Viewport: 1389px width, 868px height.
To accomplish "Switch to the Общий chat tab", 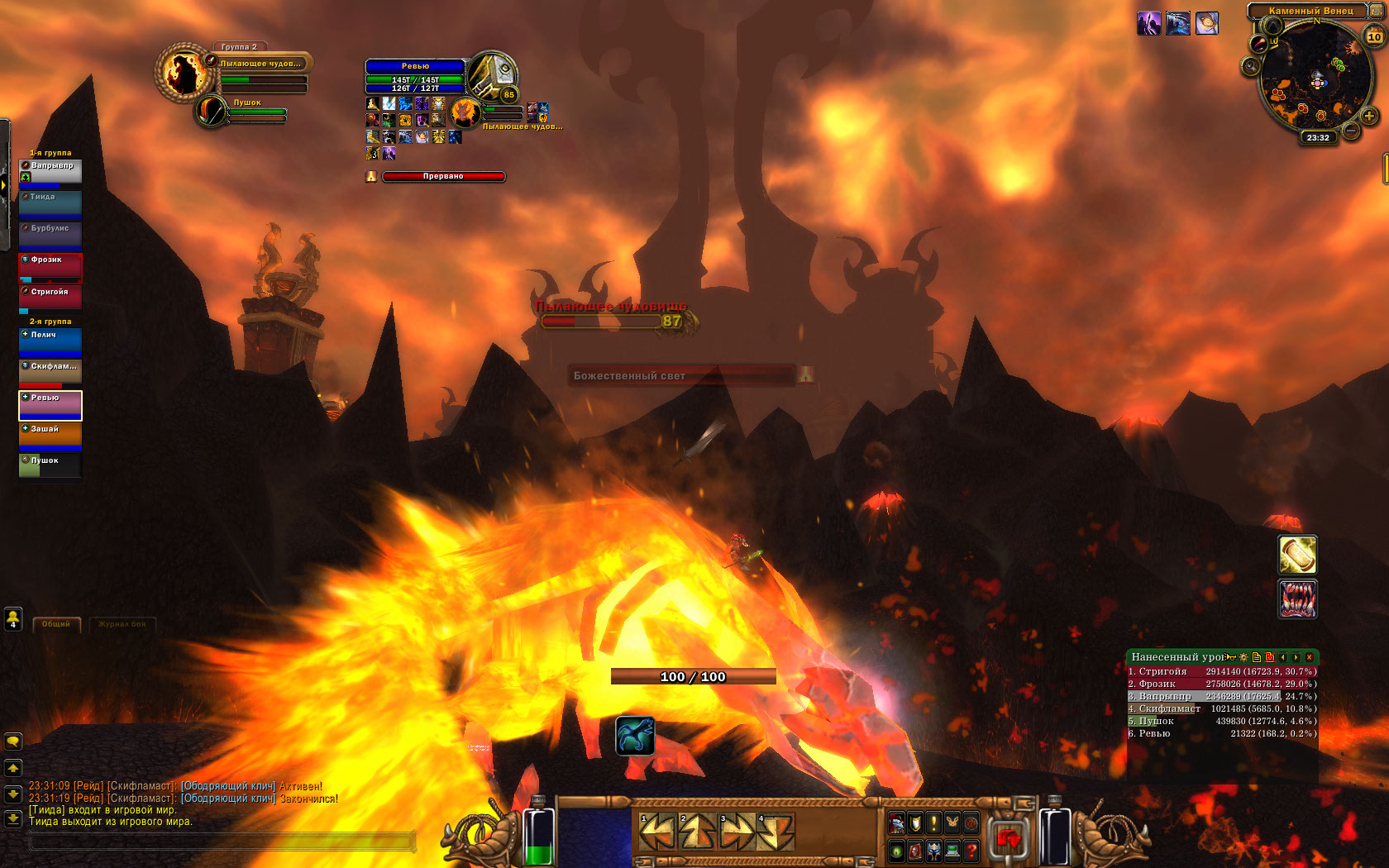I will (56, 624).
